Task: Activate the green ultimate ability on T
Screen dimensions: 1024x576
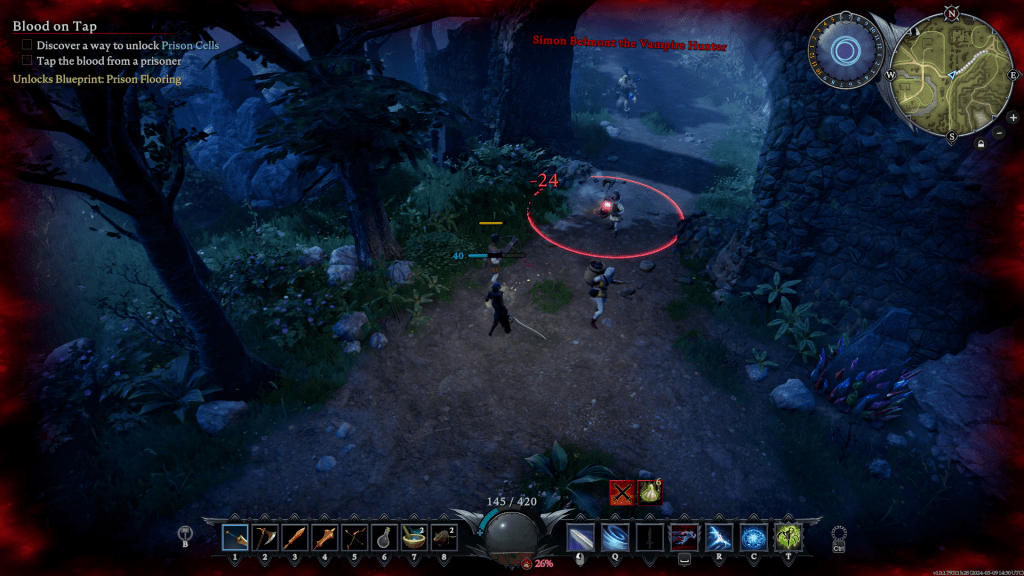Action: pyautogui.click(x=788, y=537)
